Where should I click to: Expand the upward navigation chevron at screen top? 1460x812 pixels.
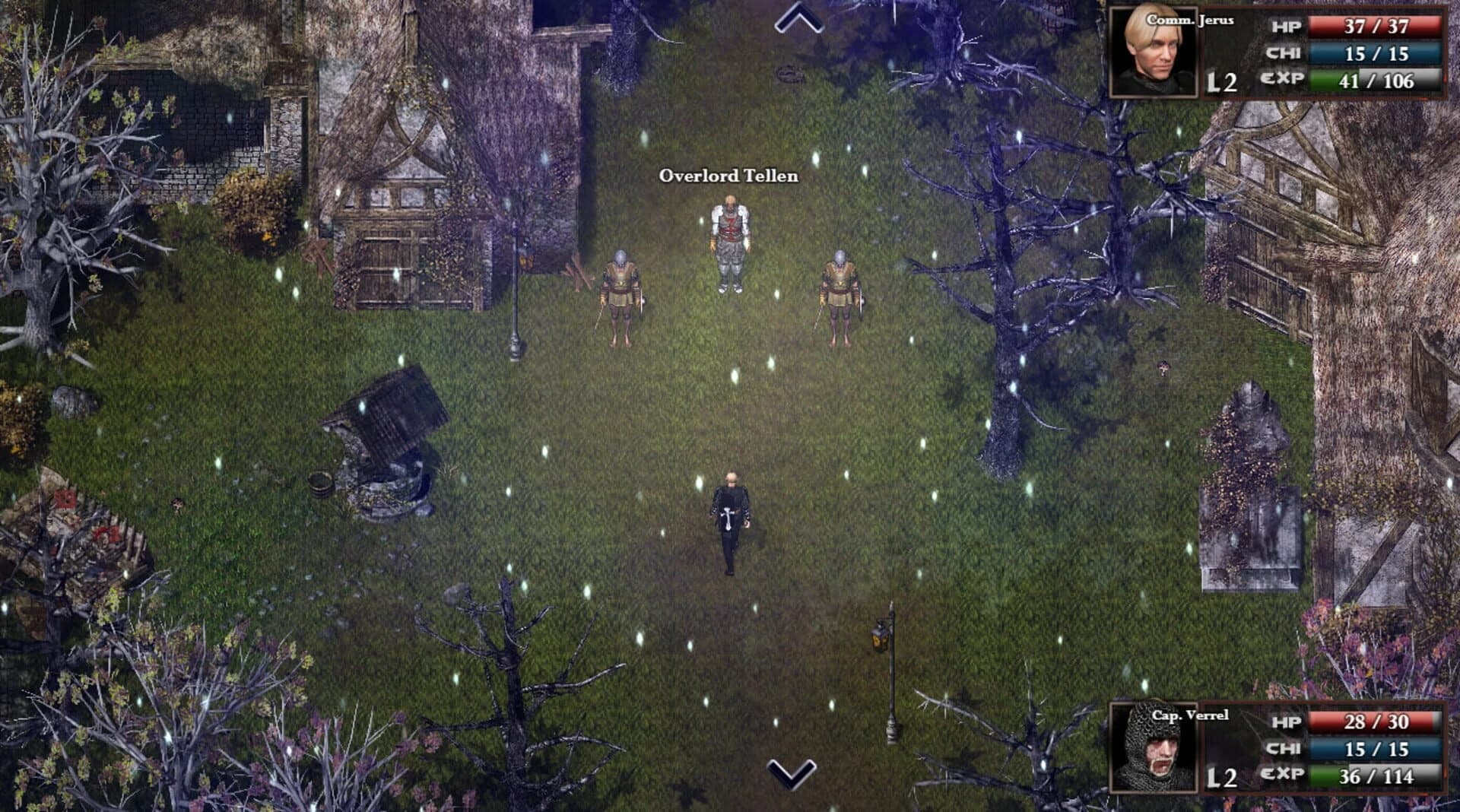coord(796,17)
